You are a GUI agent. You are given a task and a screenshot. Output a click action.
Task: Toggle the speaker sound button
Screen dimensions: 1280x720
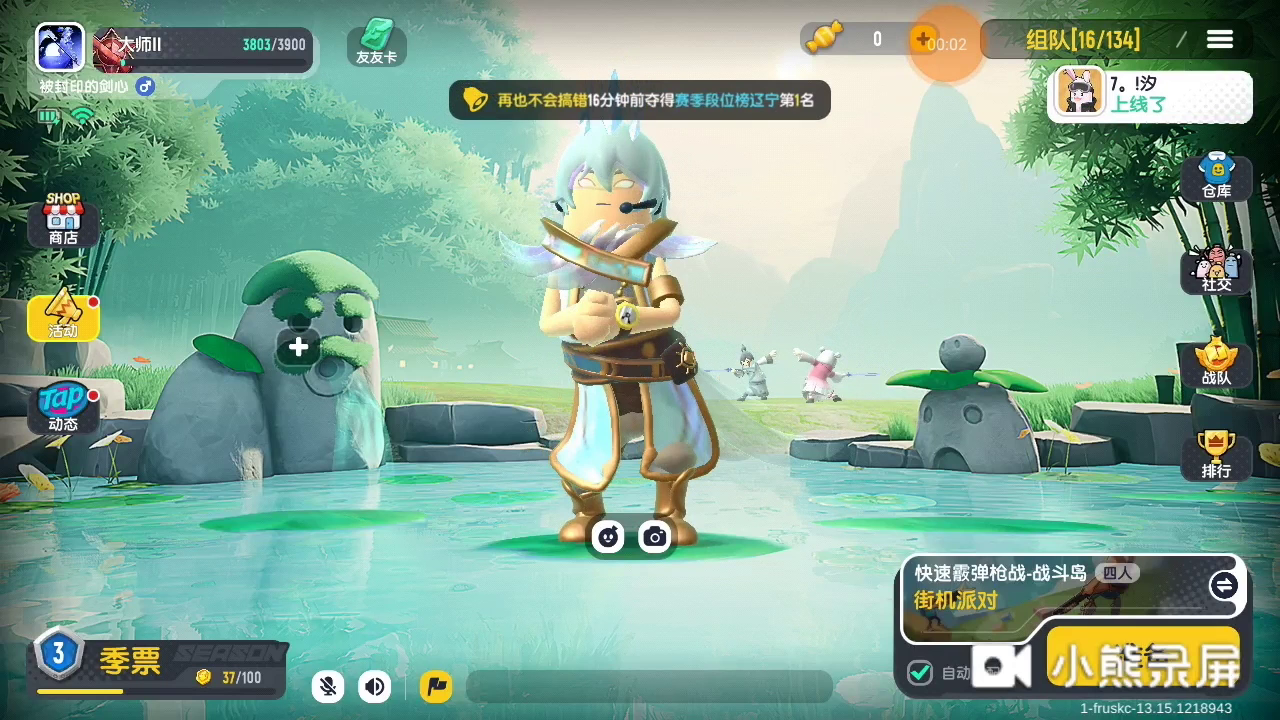pyautogui.click(x=375, y=686)
